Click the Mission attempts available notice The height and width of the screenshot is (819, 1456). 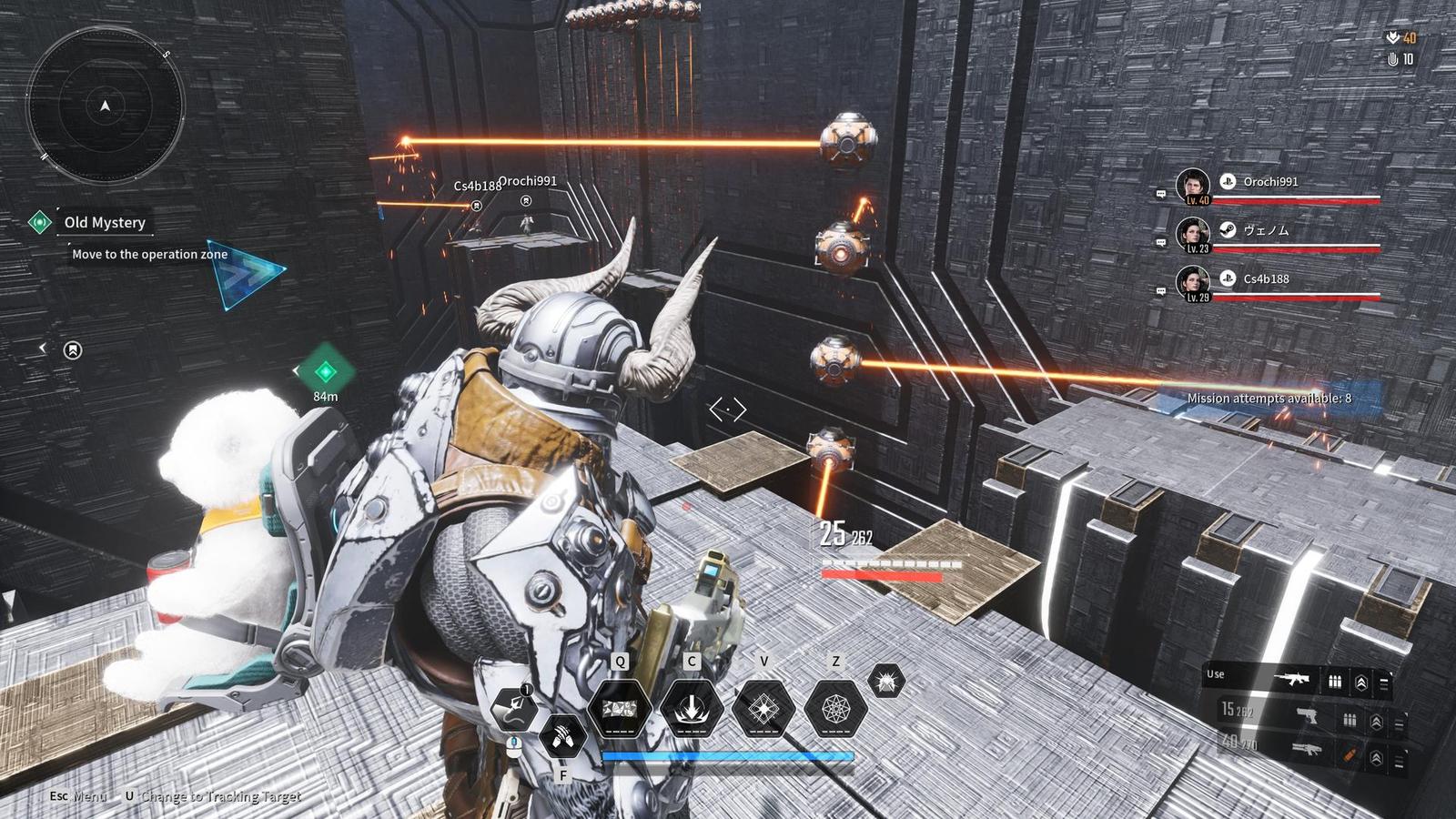1269,399
